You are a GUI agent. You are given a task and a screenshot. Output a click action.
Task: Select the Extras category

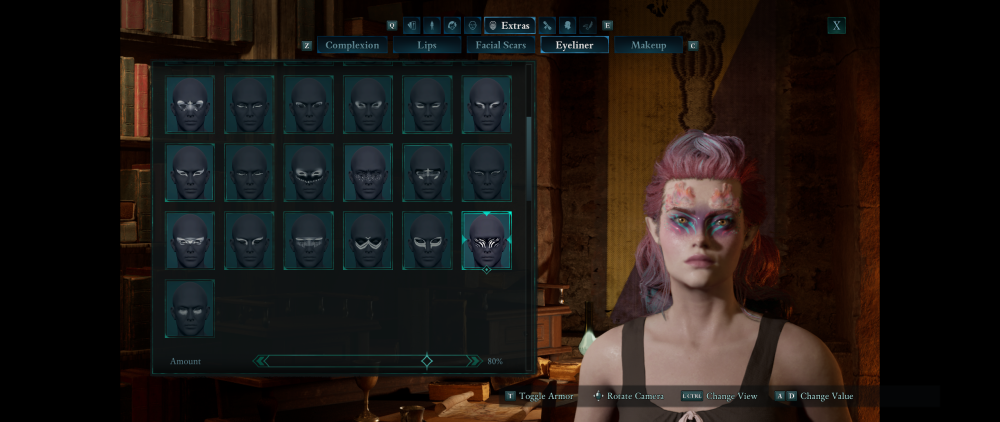[510, 25]
